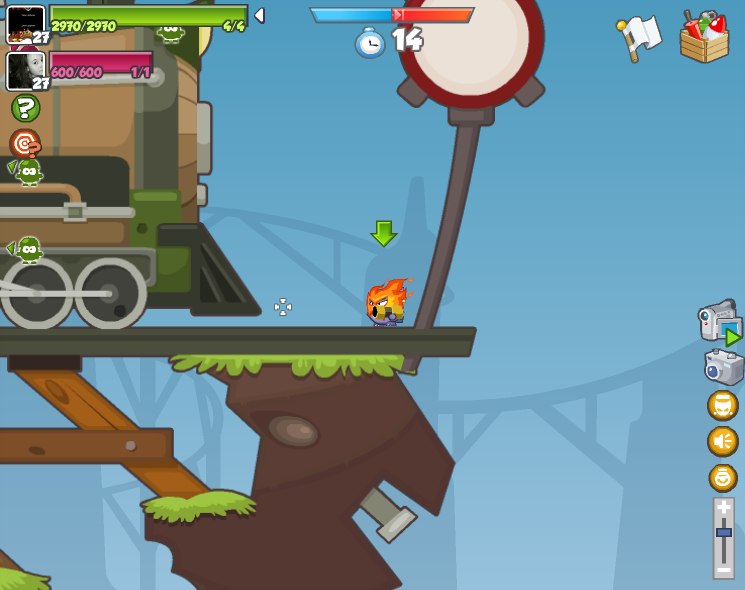
Task: Click the round orange button above the speaker
Action: (x=722, y=405)
